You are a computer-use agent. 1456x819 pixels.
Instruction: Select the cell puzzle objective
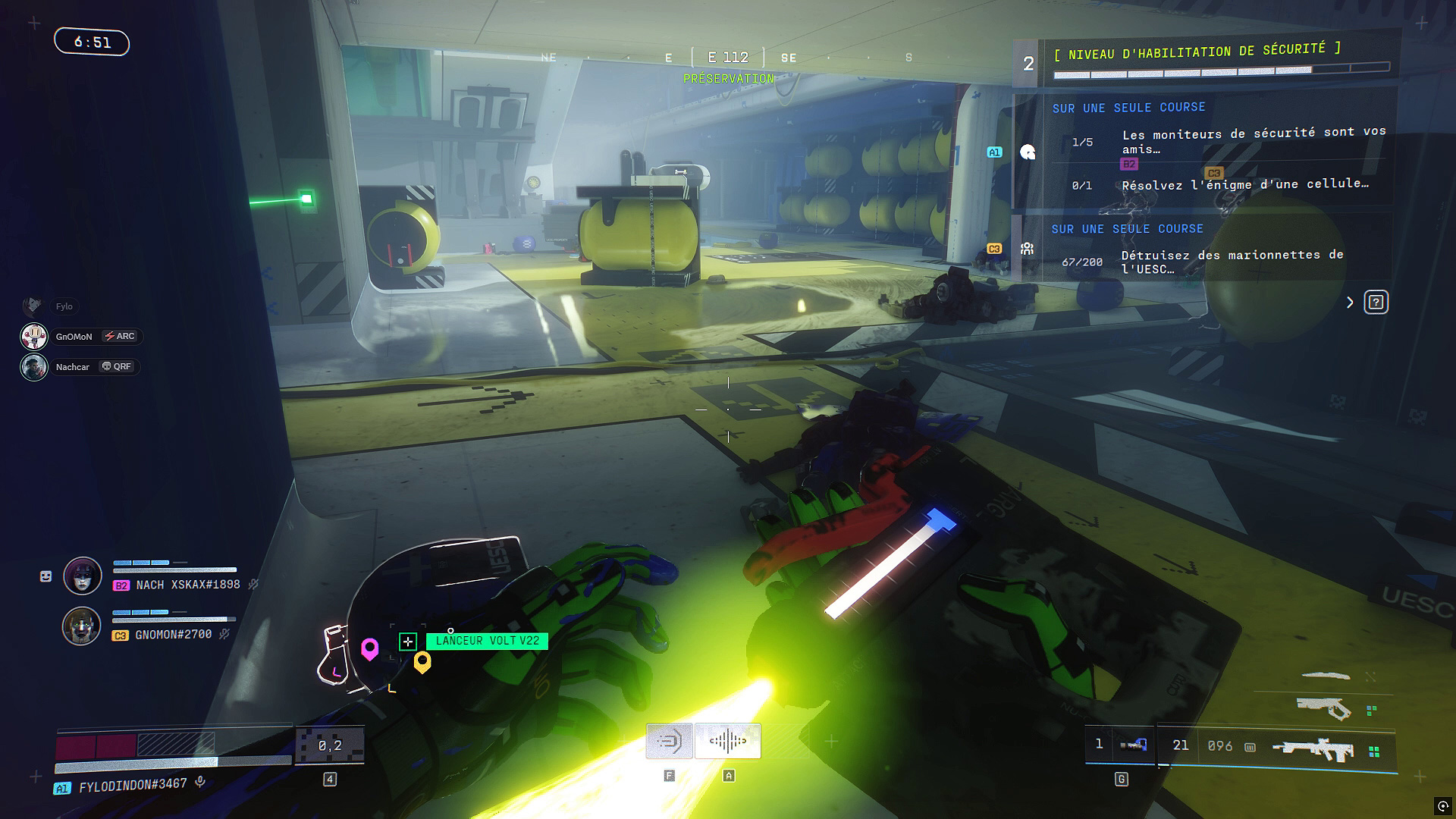(1244, 185)
